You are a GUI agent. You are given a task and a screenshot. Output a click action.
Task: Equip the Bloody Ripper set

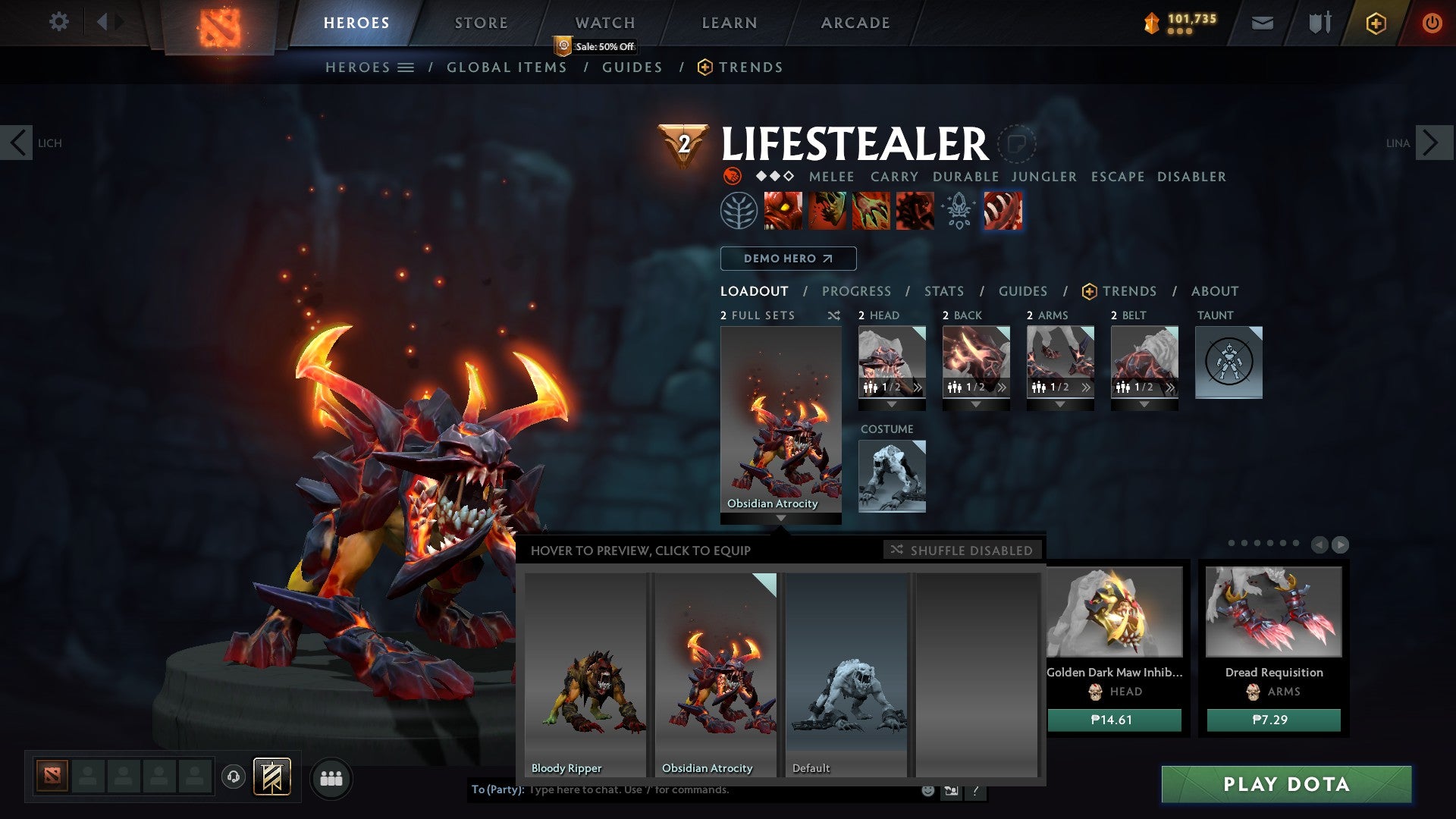coord(585,674)
